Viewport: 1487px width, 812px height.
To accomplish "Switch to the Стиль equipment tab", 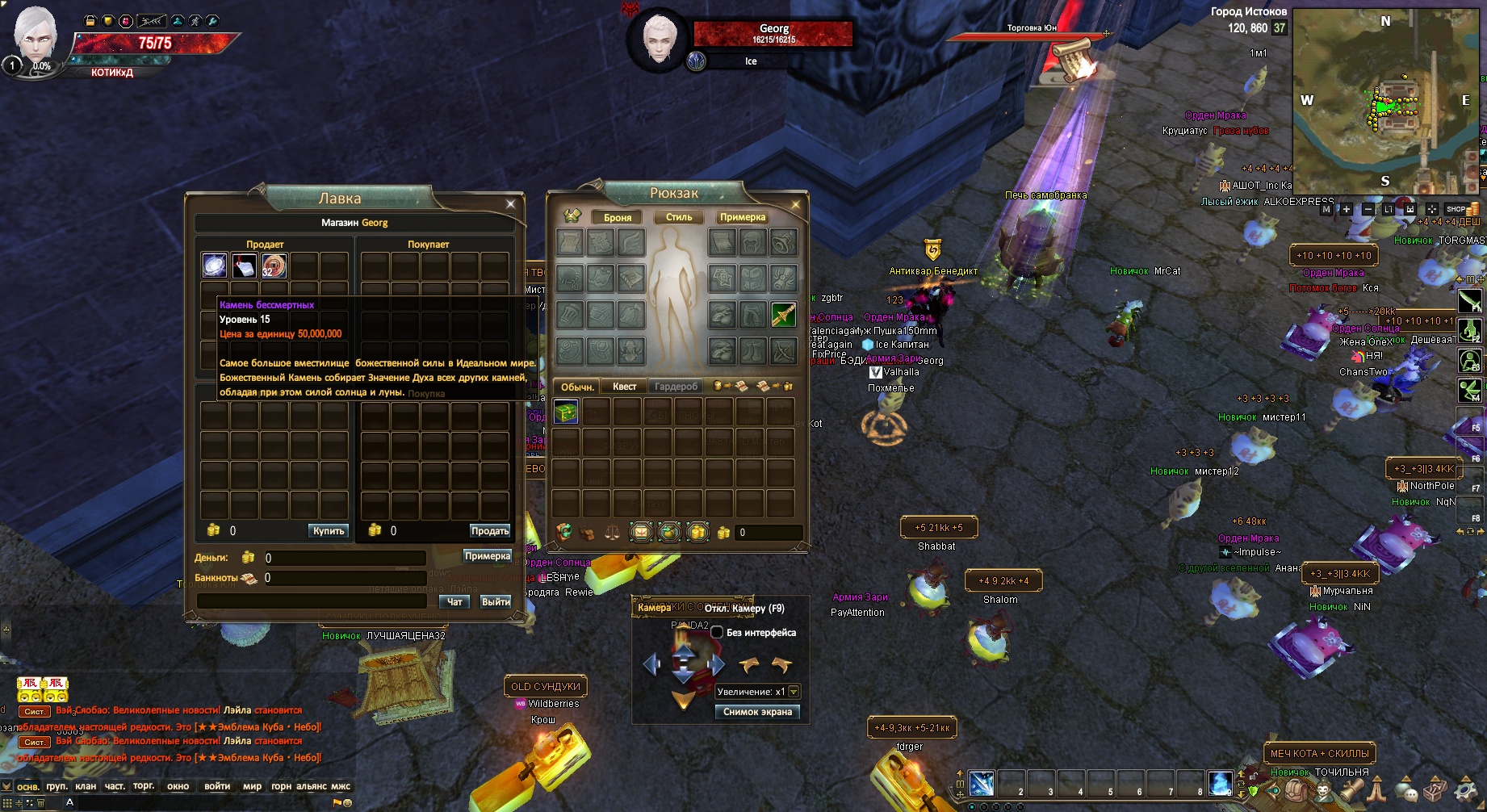I will pos(679,217).
